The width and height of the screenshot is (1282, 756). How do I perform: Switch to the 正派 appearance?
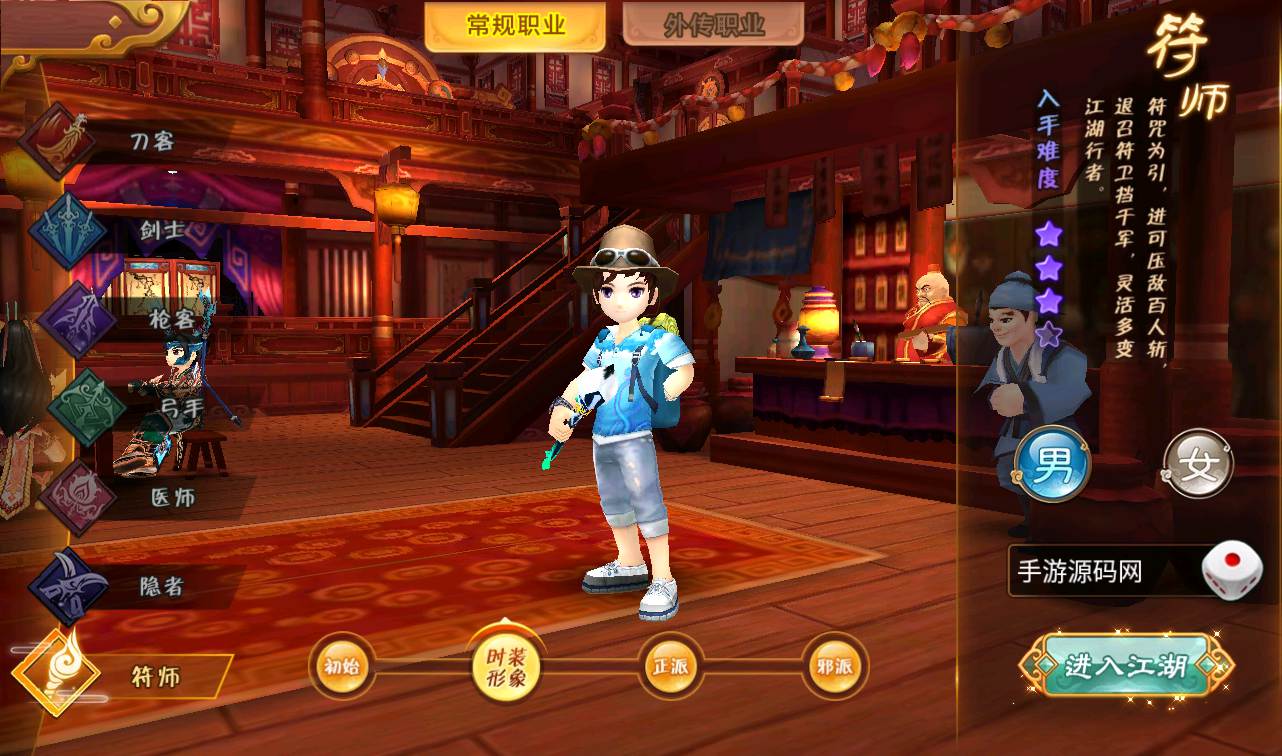670,667
